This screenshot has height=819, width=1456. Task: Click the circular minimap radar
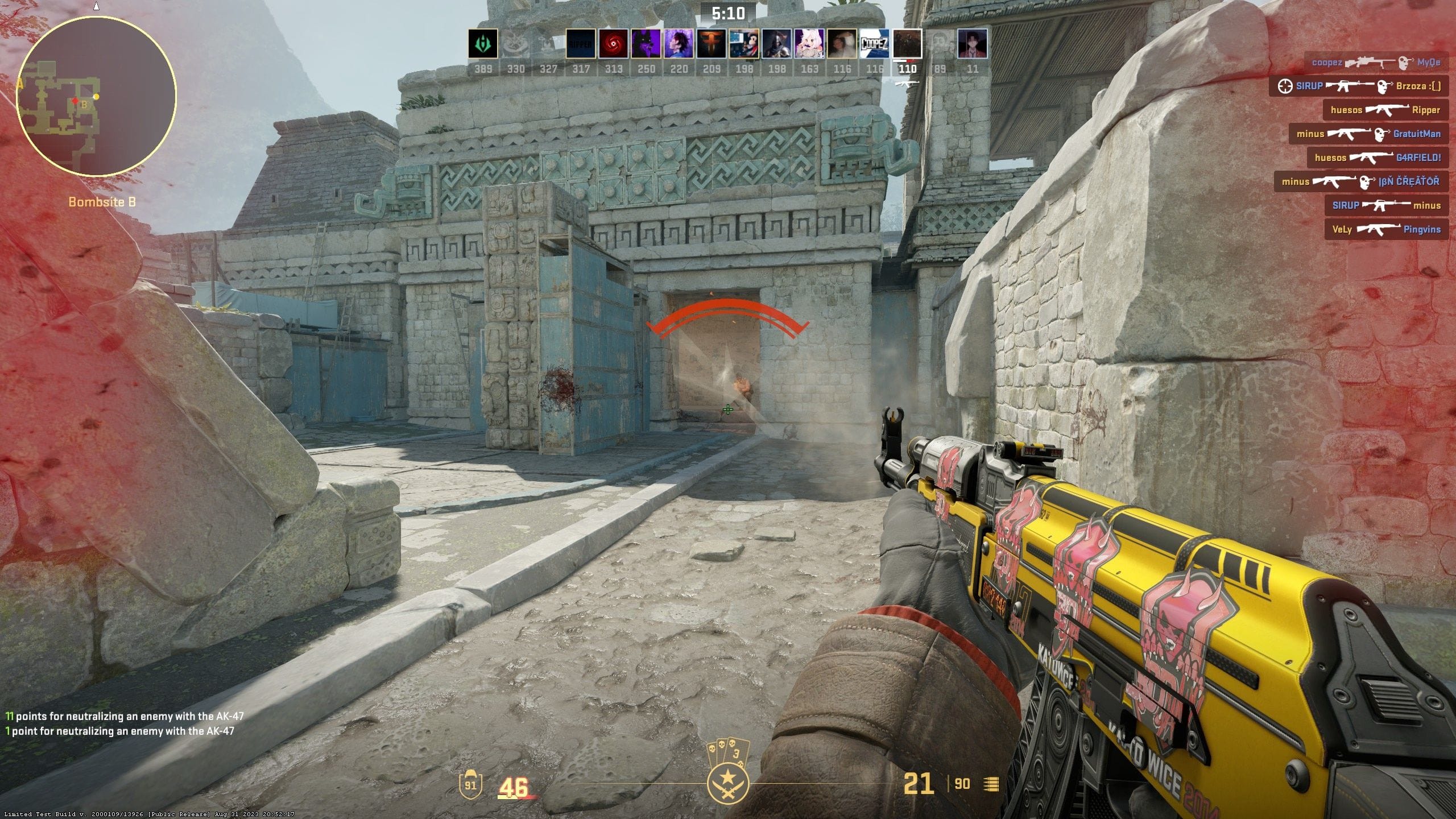coord(97,96)
